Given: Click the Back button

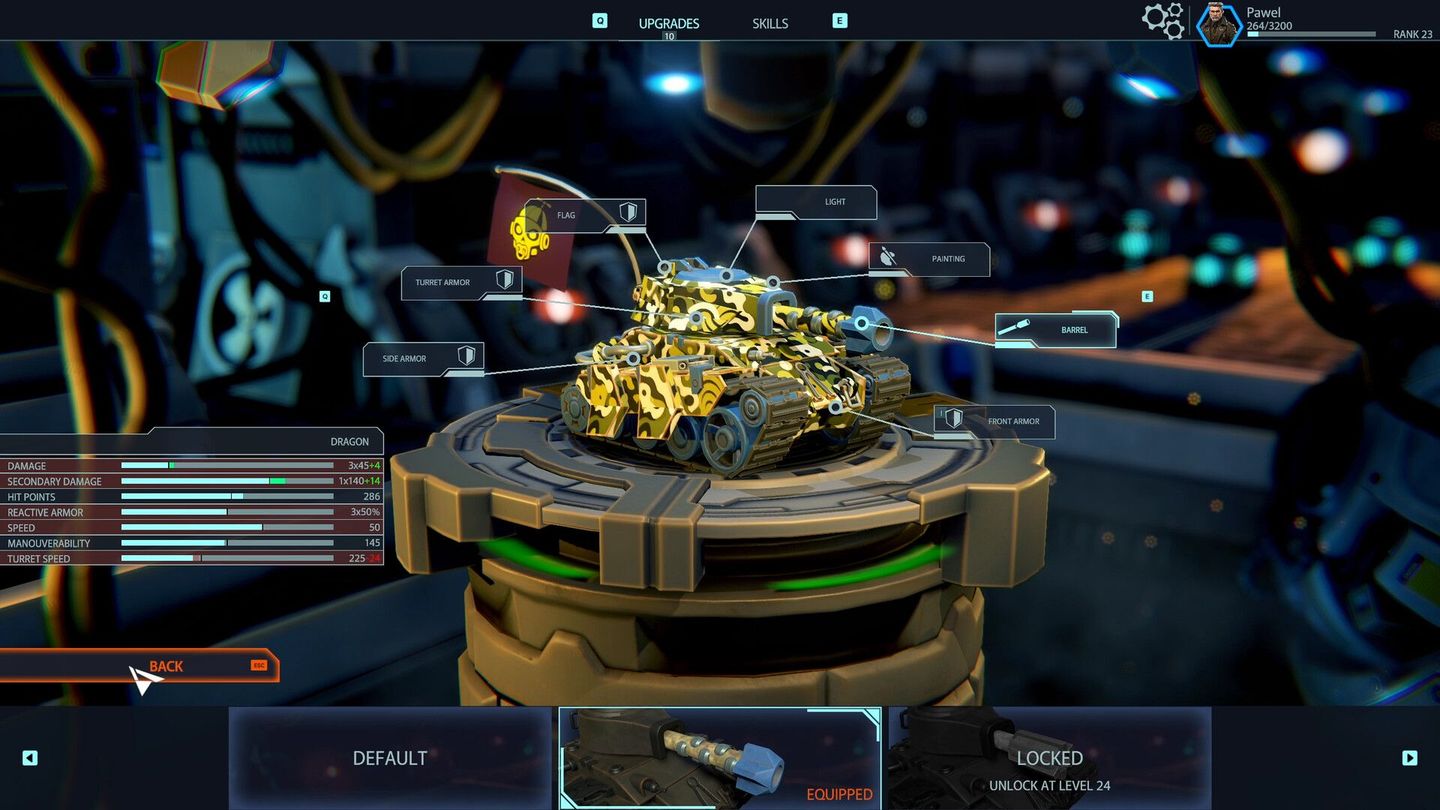Looking at the screenshot, I should [x=165, y=665].
